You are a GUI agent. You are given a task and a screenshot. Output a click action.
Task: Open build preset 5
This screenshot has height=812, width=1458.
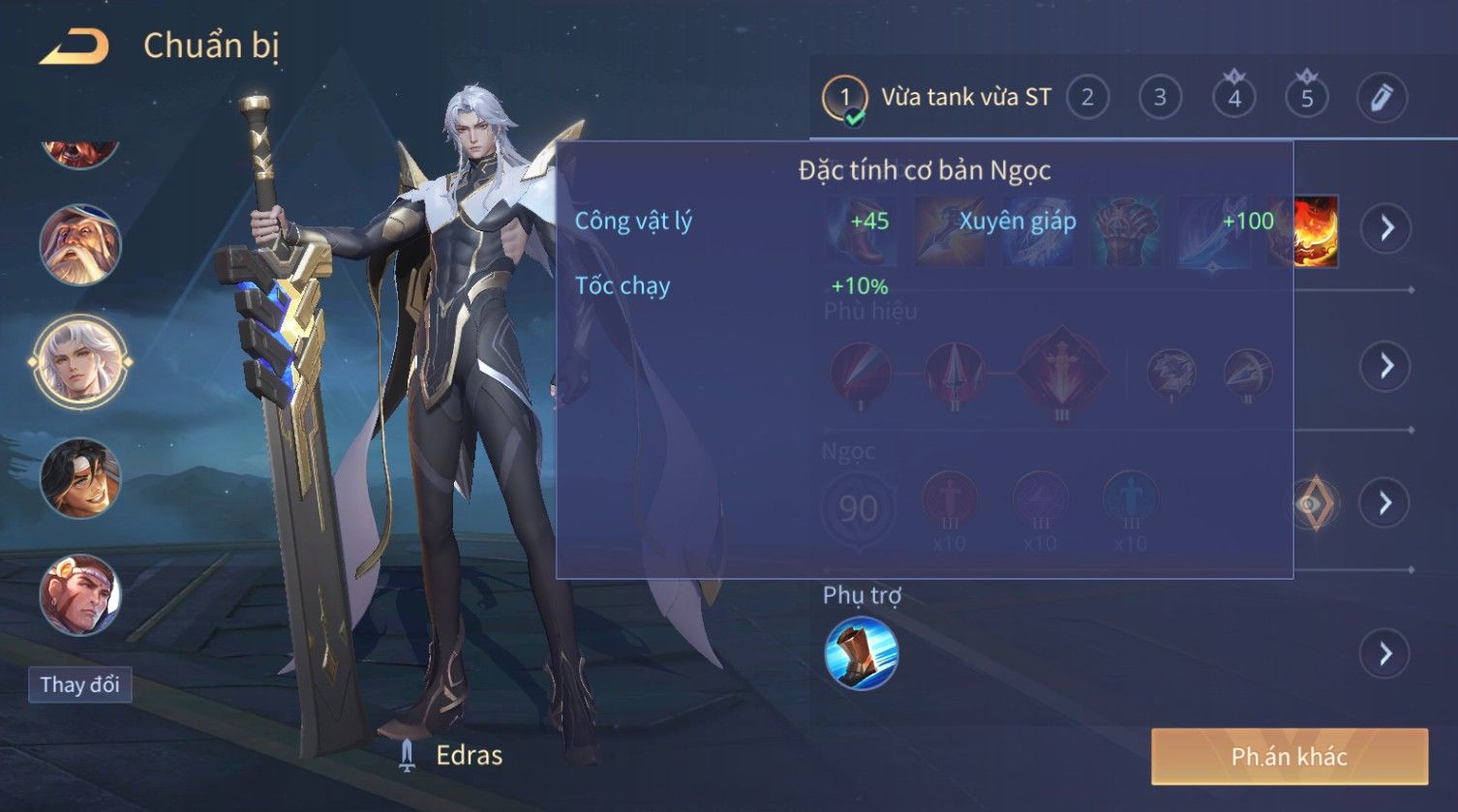coord(1306,98)
